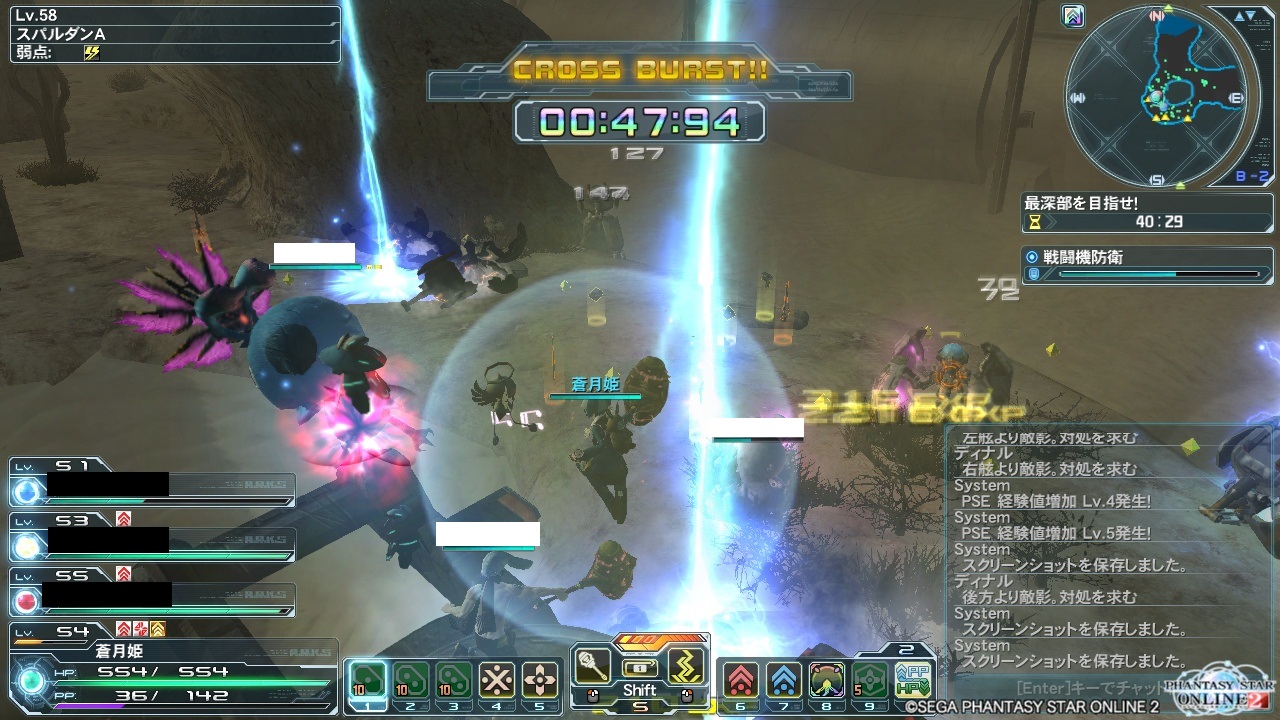Select the level 53 party member panel
This screenshot has width=1280, height=720.
click(152, 537)
